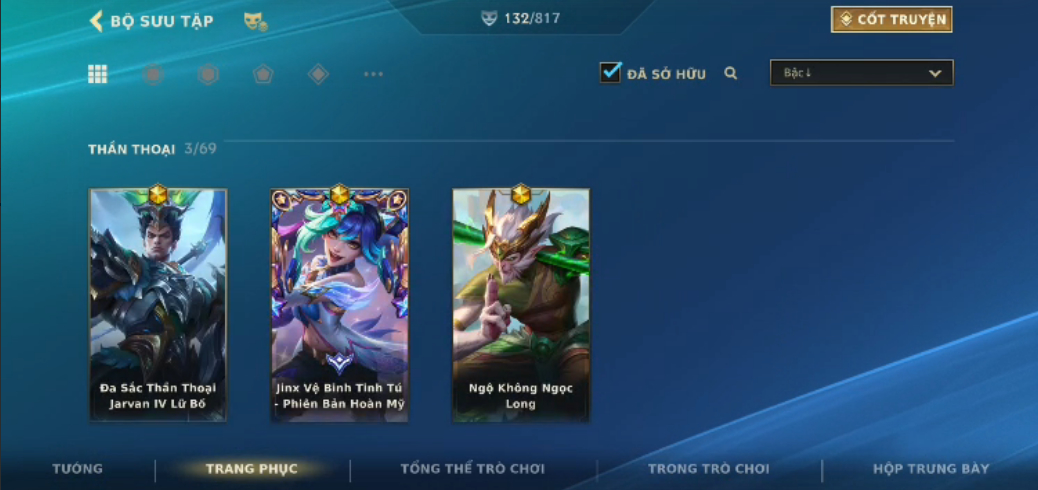Switch to the Tướng tab
The image size is (1038, 490).
tap(77, 469)
